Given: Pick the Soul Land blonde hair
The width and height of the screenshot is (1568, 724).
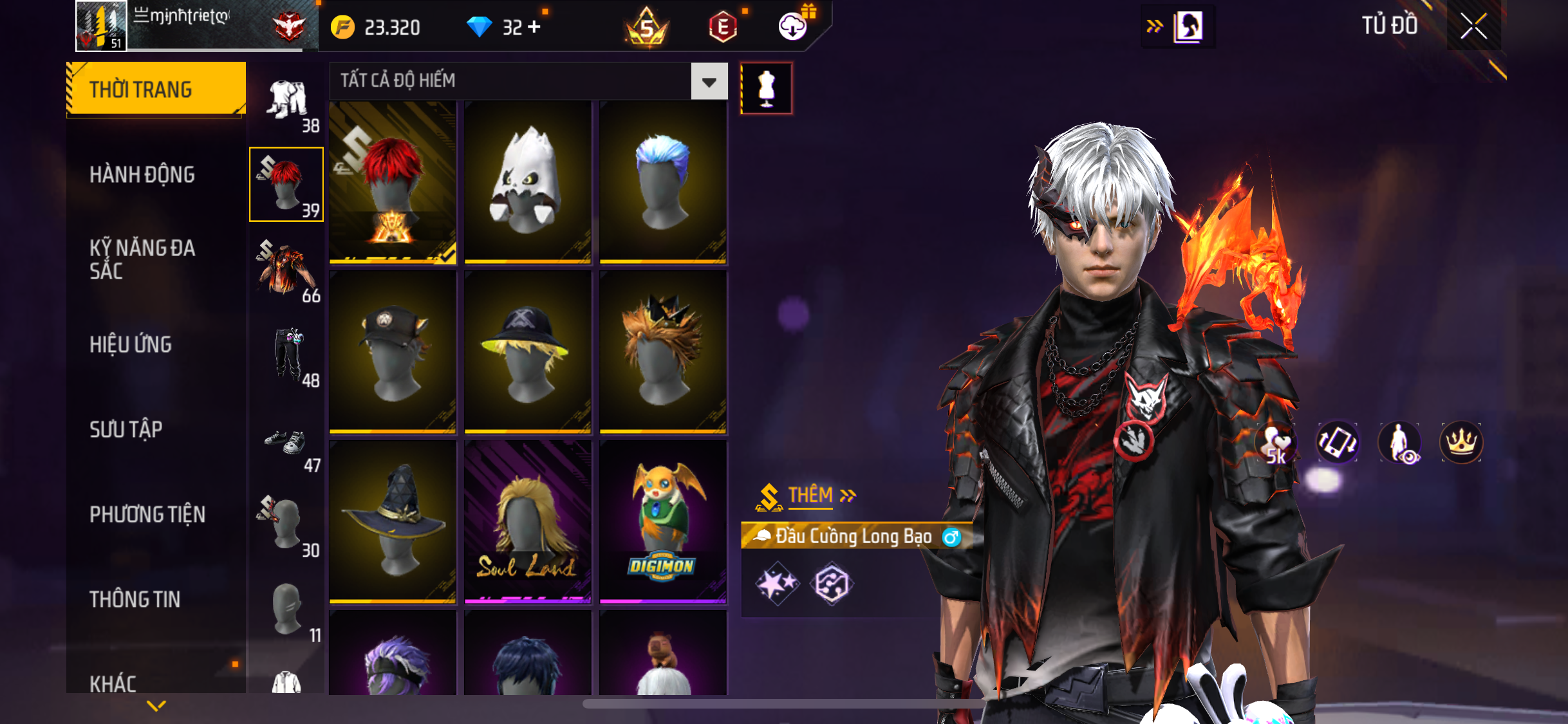Looking at the screenshot, I should tap(527, 521).
